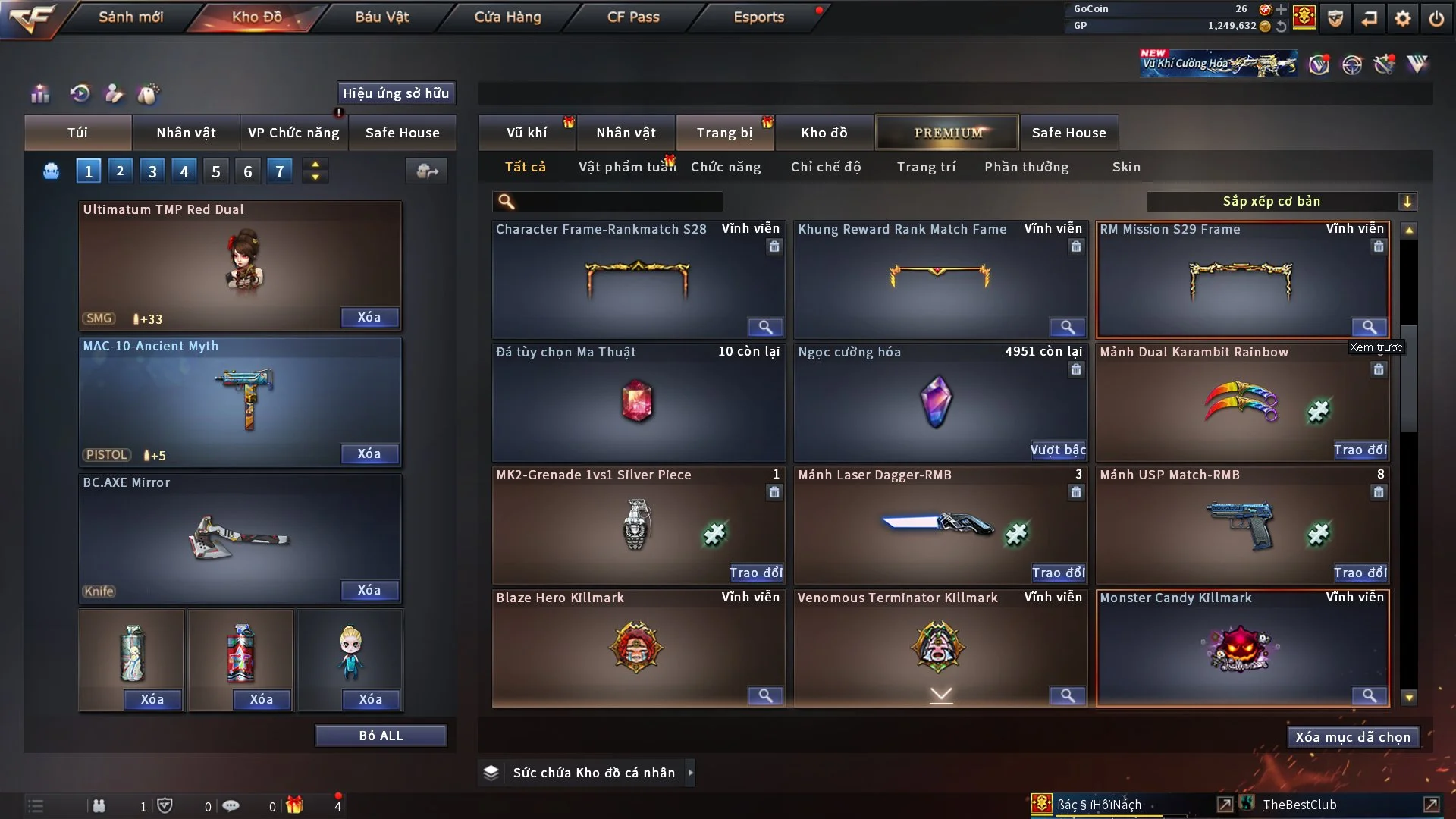Click the Bỏ ALL button
This screenshot has width=1456, height=819.
381,735
